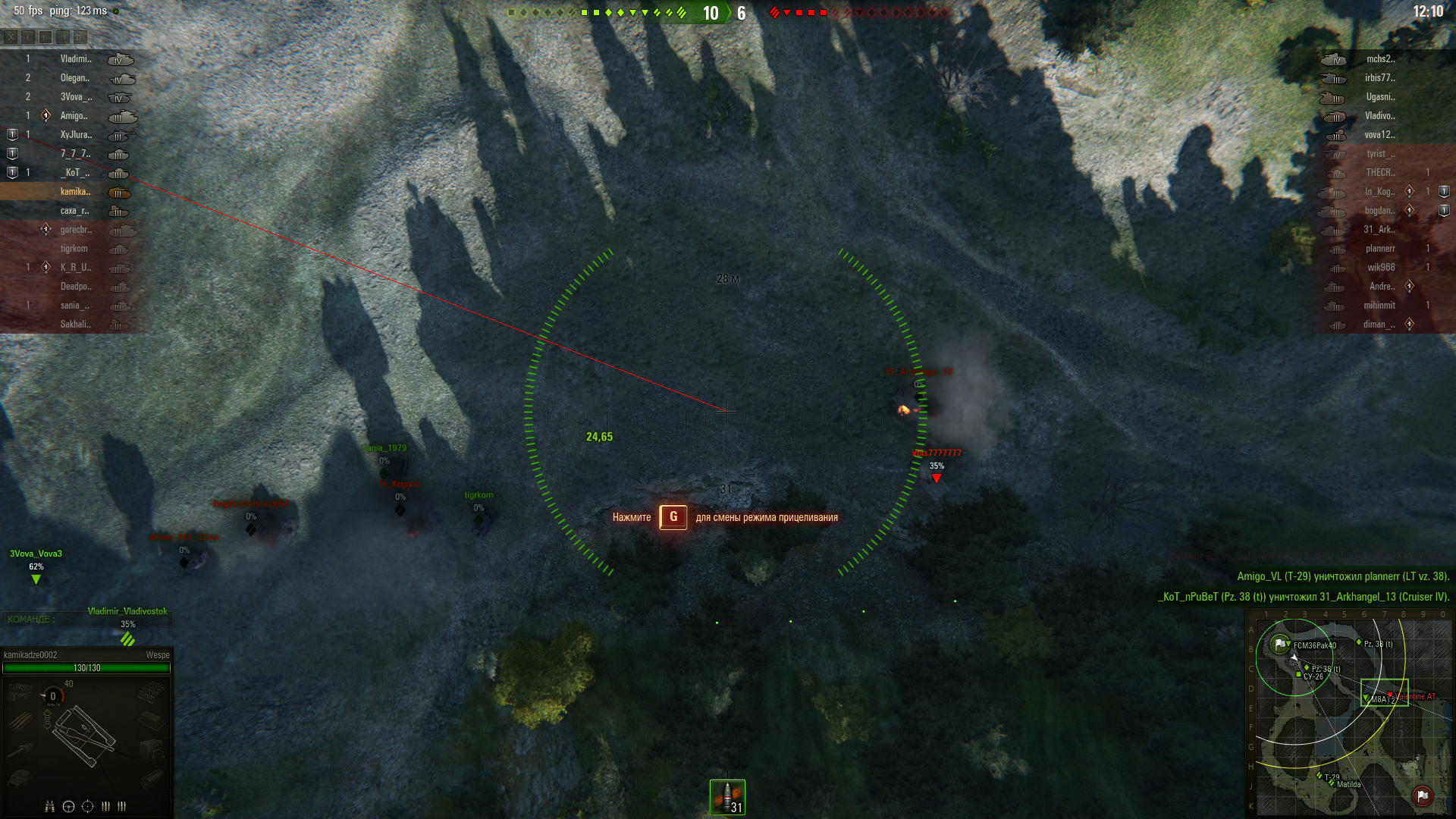Click the Valentine AT marker on the minimap
1456x819 pixels.
click(x=1391, y=695)
